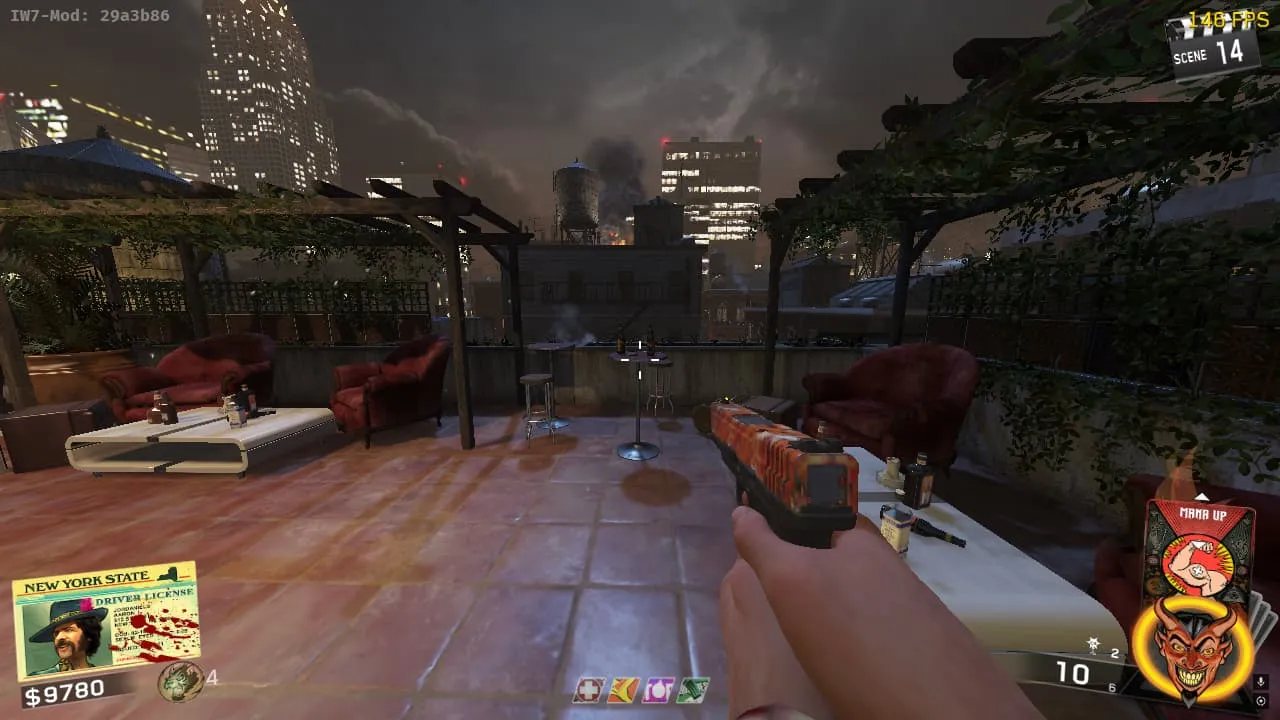Click the orange and yellow perk icon
The height and width of the screenshot is (720, 1280).
[x=623, y=690]
